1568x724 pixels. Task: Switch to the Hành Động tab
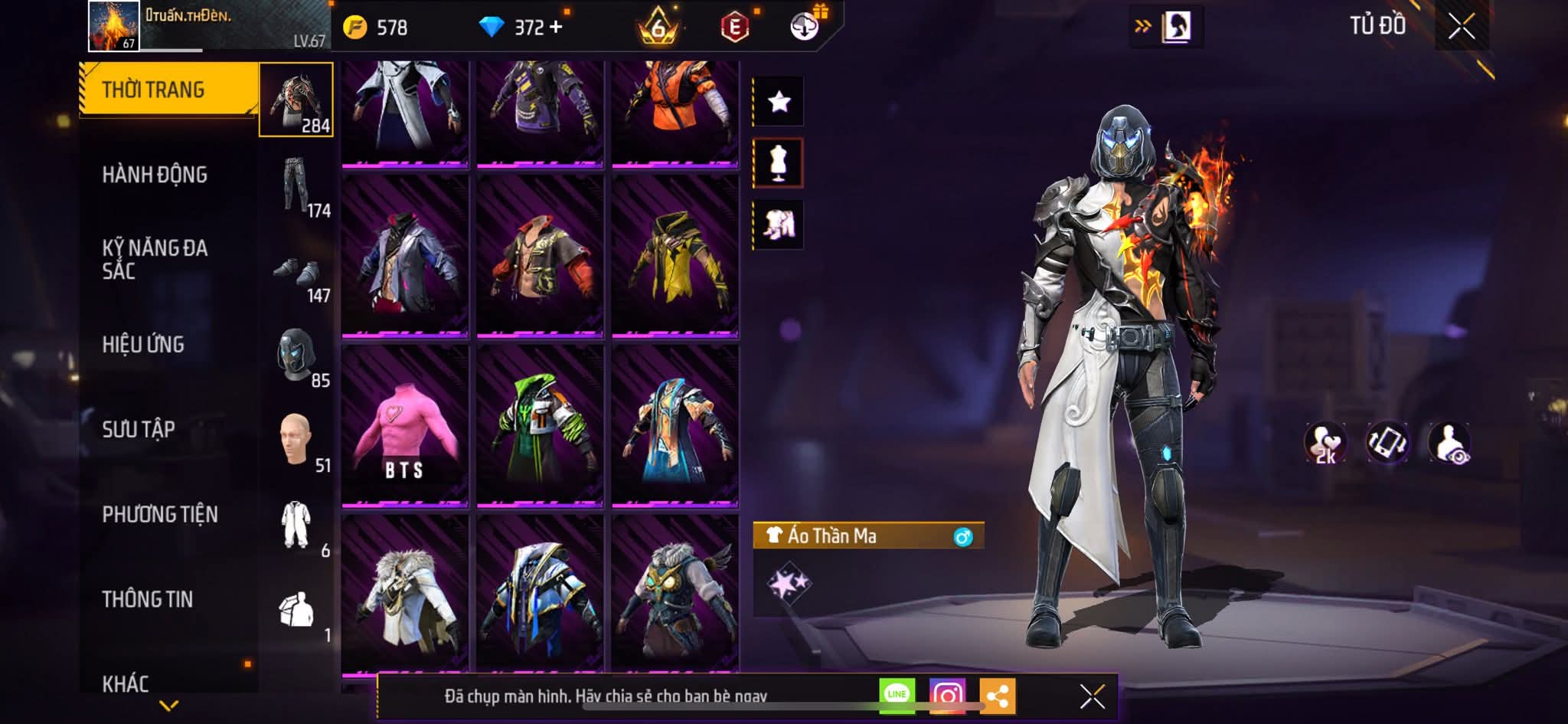[155, 175]
